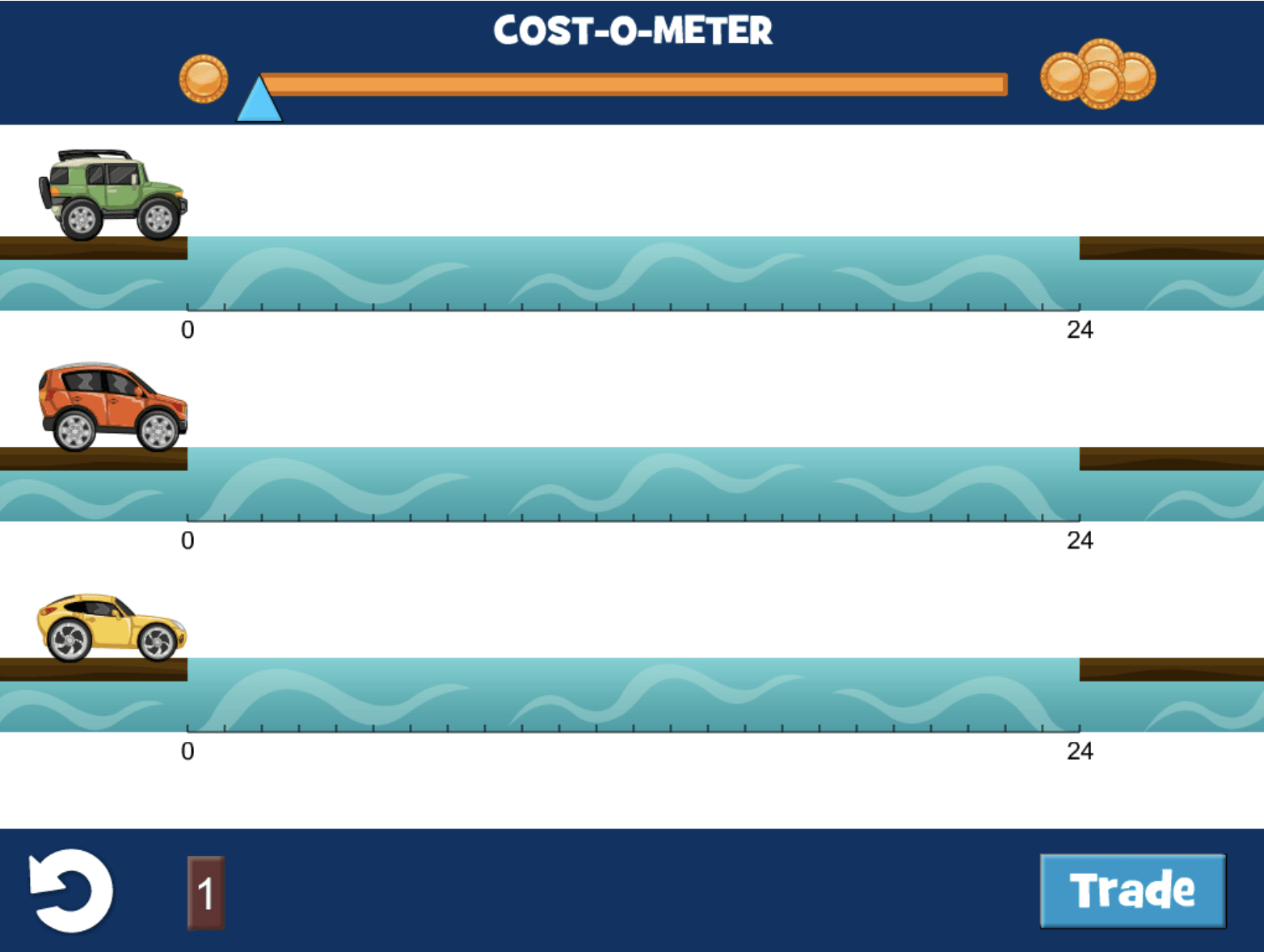Click the Cost-O-Meter title text
This screenshot has height=952, width=1264.
tap(633, 30)
